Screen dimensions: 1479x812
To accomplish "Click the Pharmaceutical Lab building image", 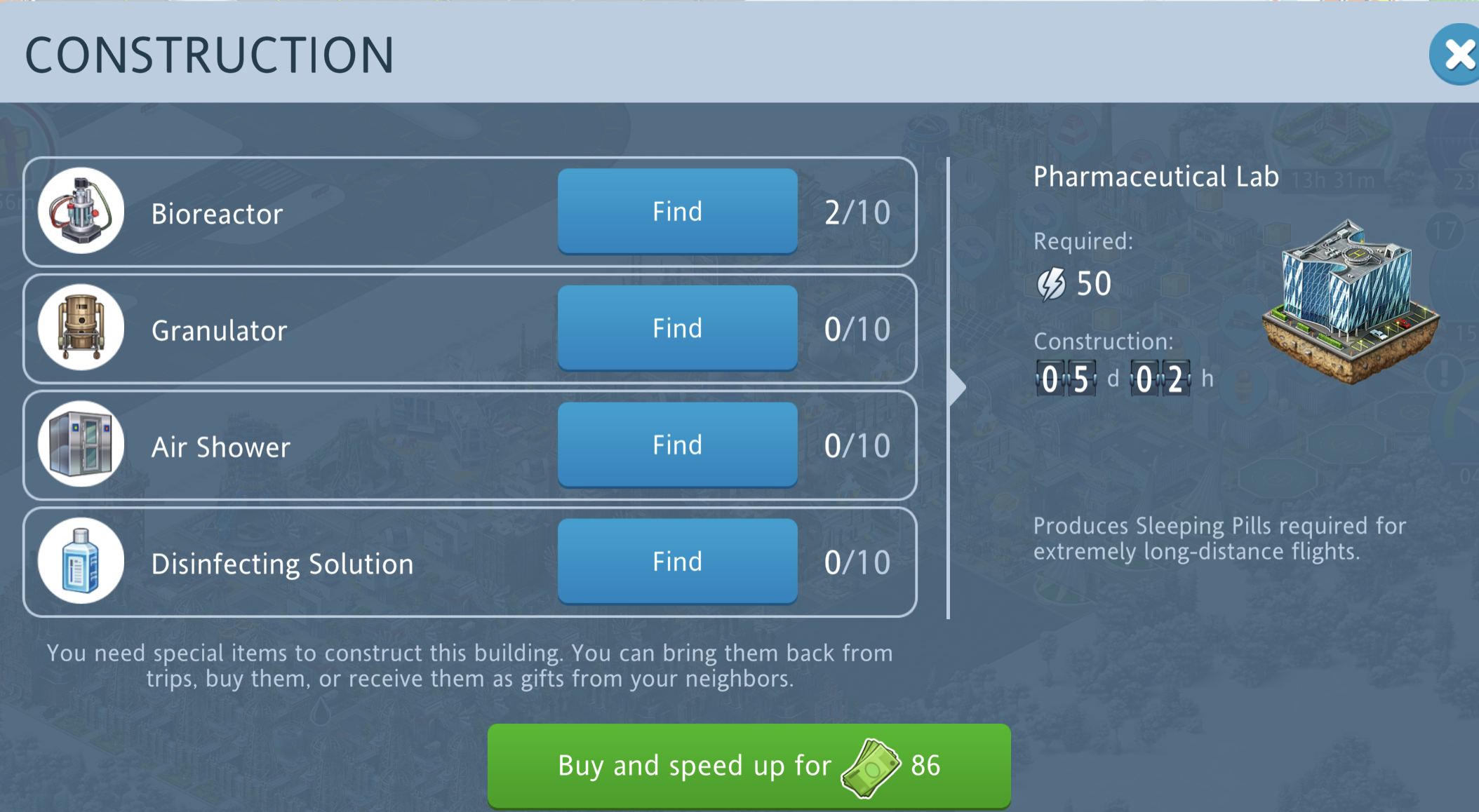I will coord(1350,302).
